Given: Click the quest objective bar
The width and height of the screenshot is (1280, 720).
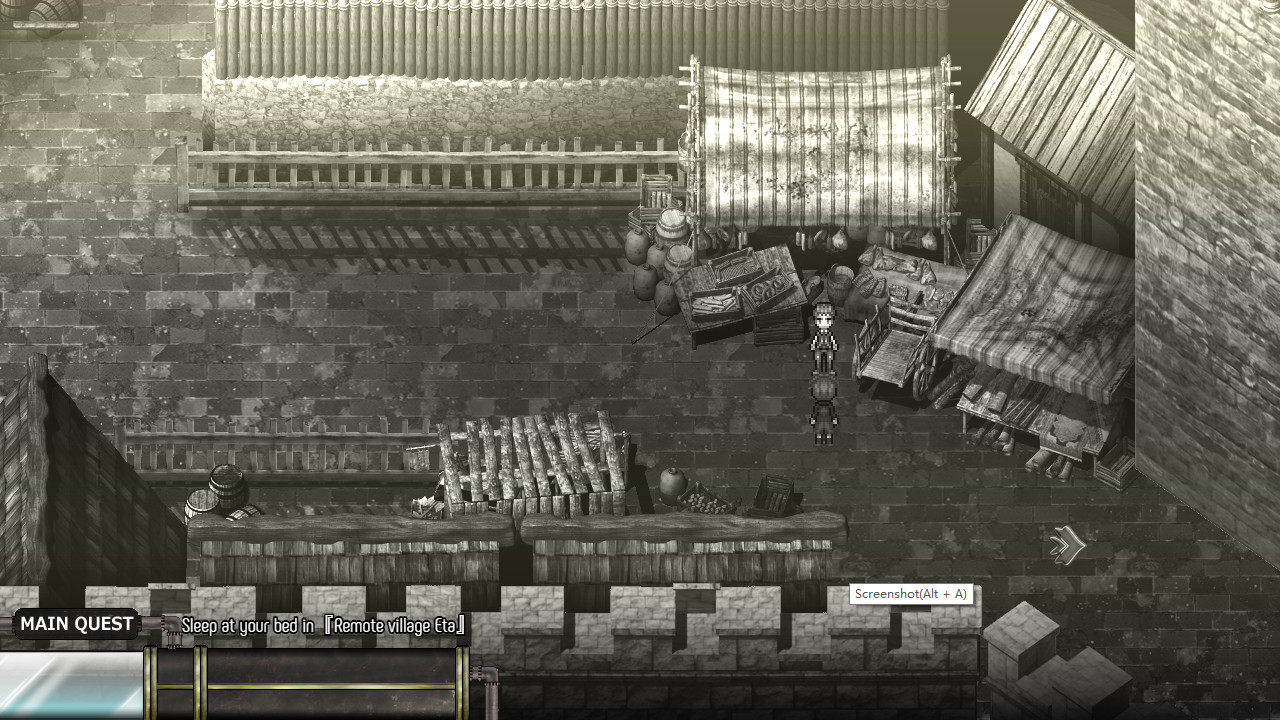Looking at the screenshot, I should click(x=320, y=626).
